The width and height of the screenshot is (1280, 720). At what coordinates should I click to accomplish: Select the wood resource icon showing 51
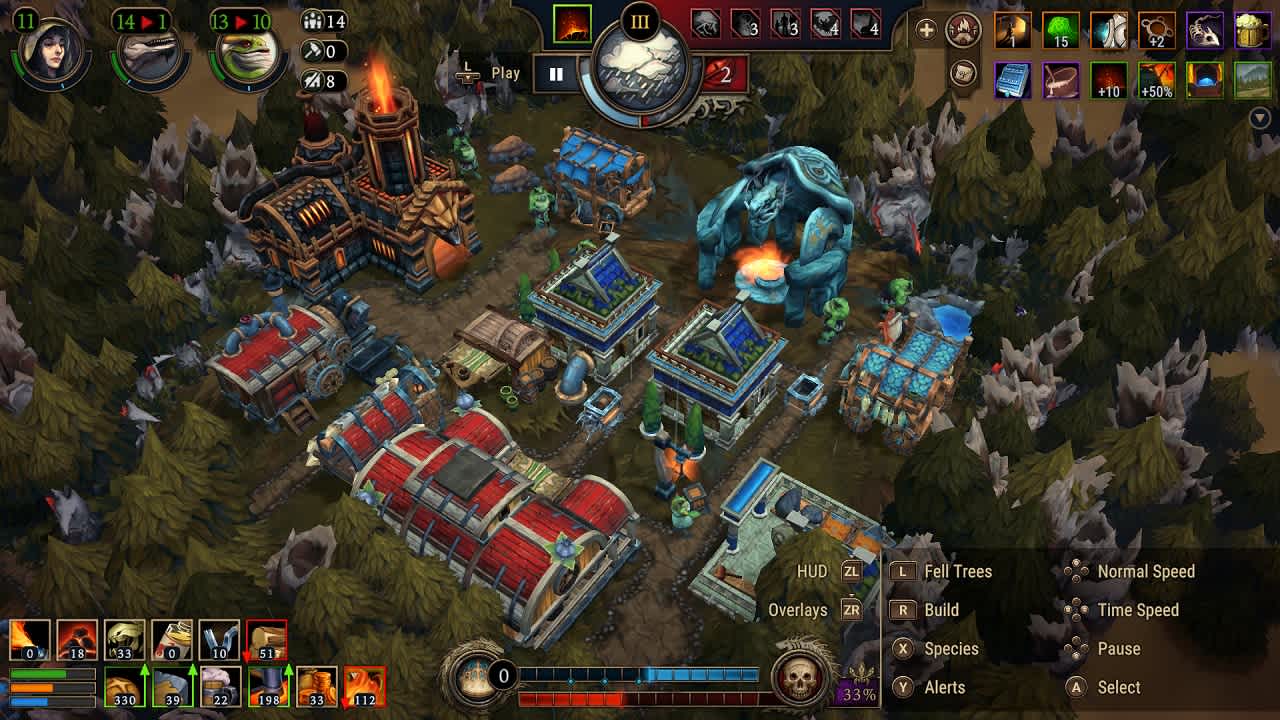click(x=265, y=638)
